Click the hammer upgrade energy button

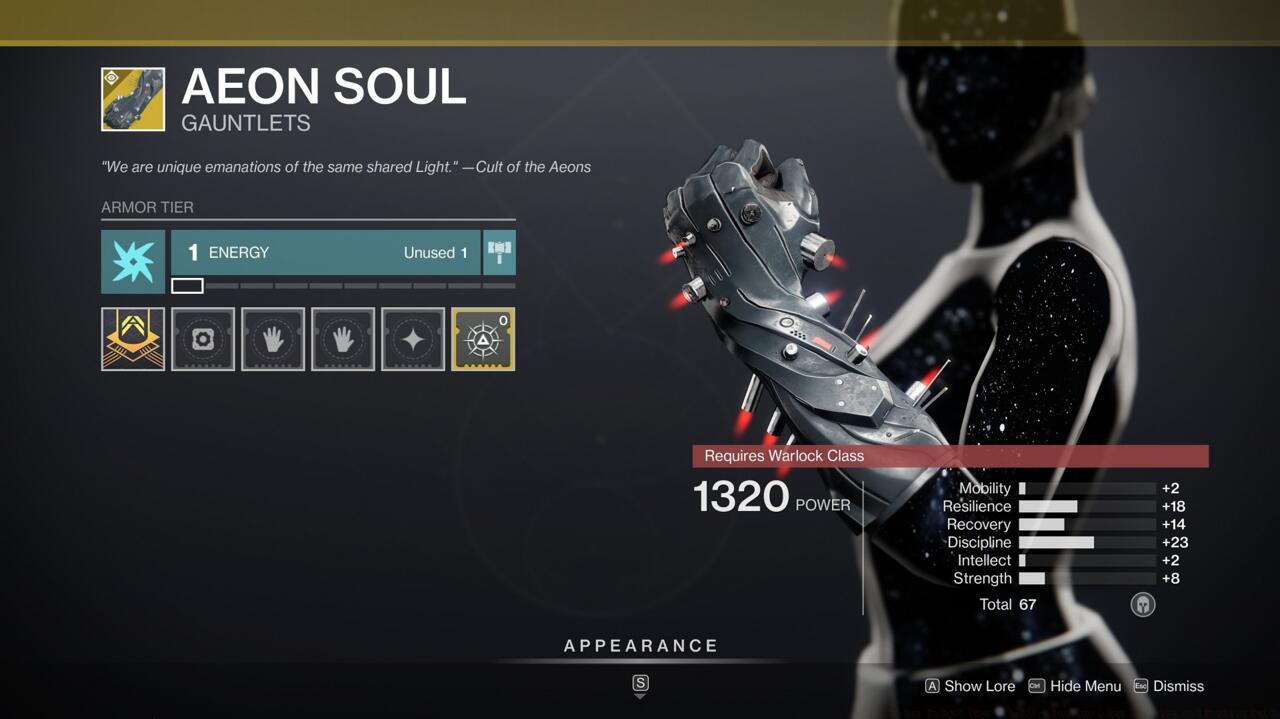499,253
